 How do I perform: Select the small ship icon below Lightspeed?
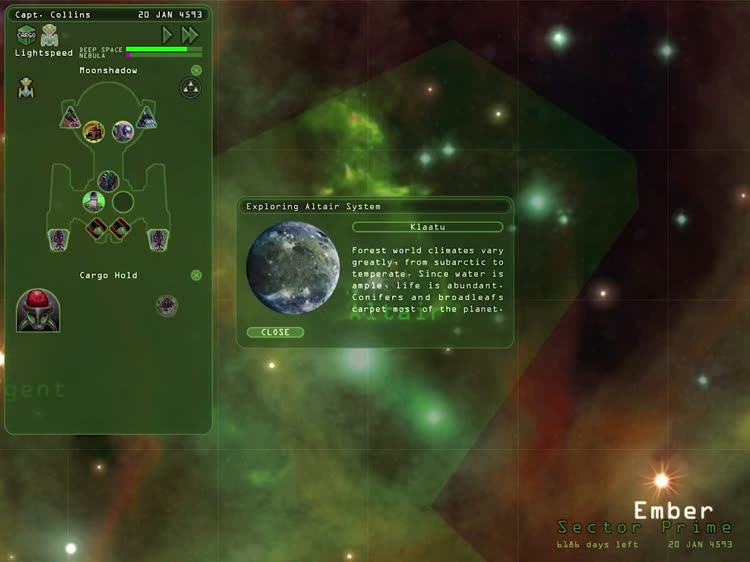pos(26,88)
